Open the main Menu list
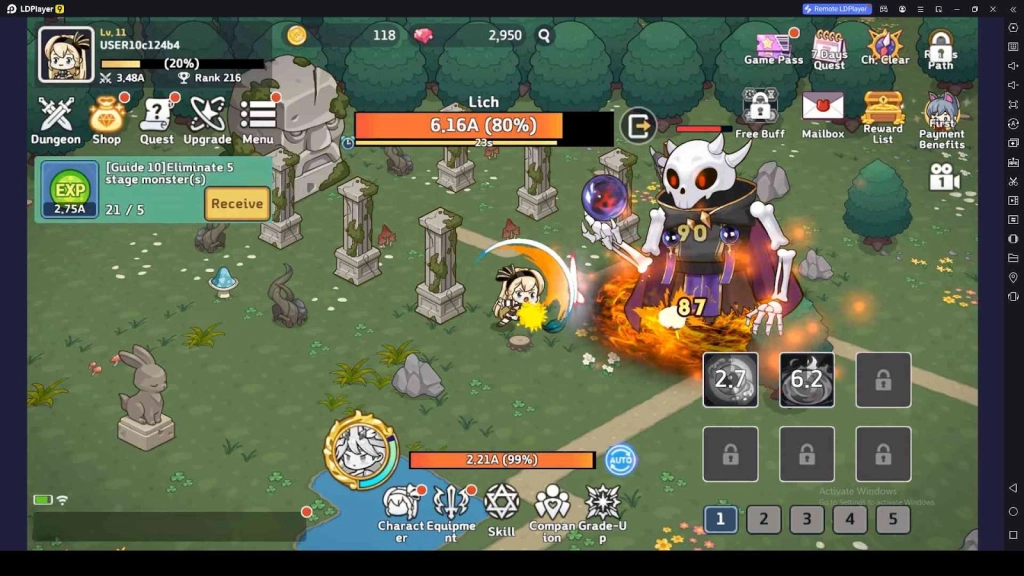The image size is (1024, 576). pyautogui.click(x=258, y=120)
